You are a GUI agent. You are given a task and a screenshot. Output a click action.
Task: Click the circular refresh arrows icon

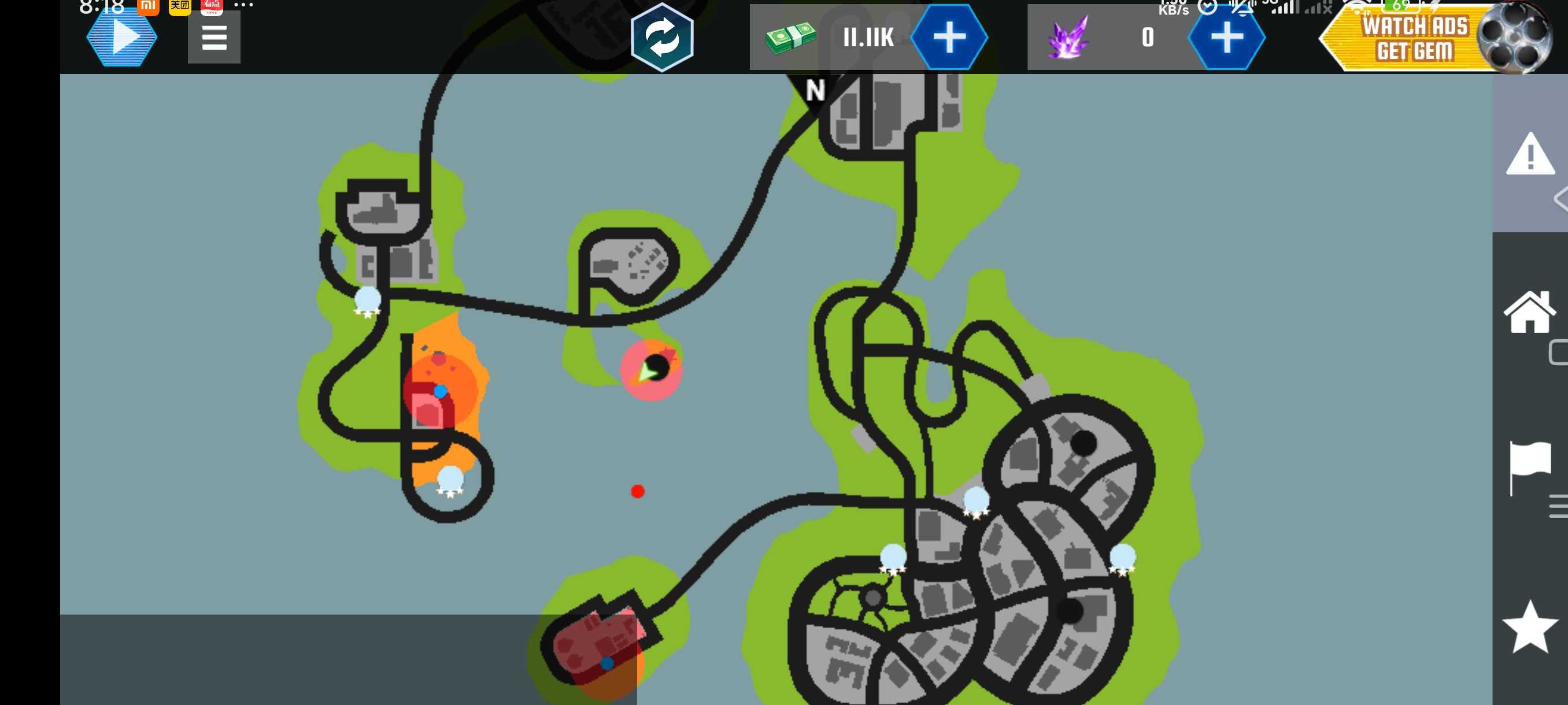point(661,38)
